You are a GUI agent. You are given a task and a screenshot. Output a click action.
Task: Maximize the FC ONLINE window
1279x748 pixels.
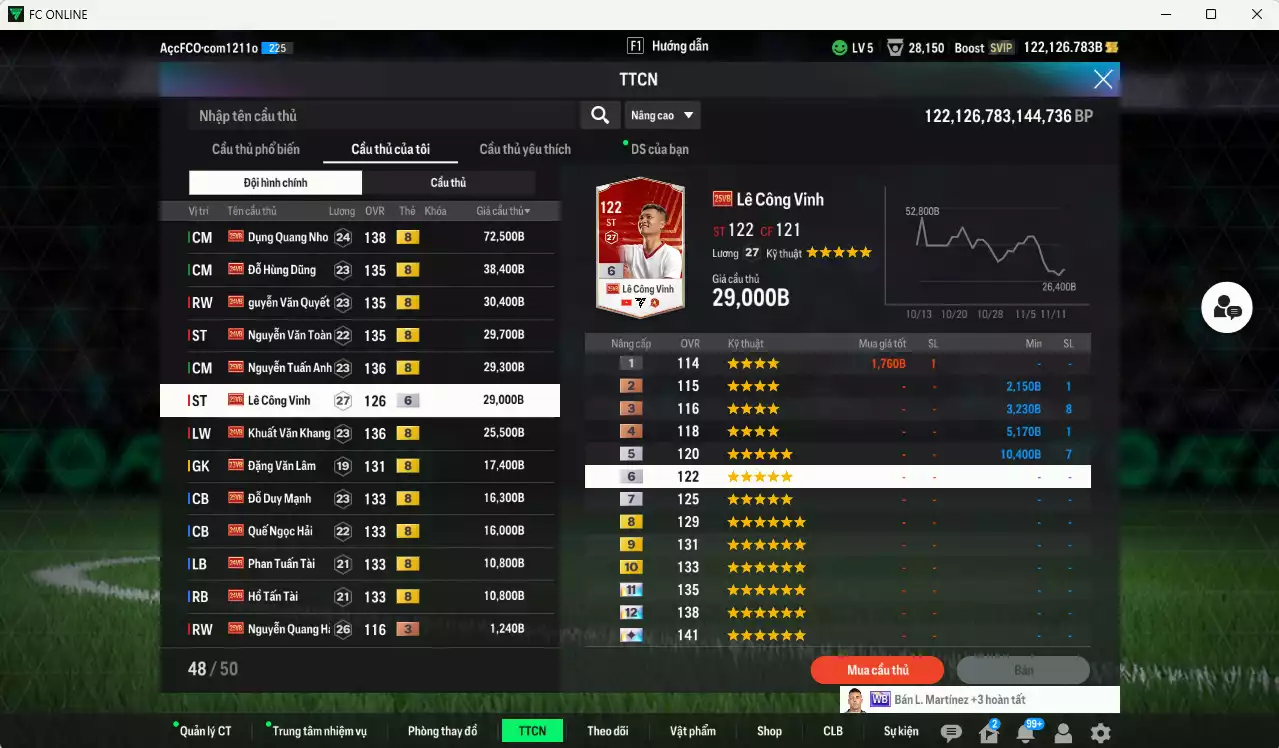[1211, 14]
